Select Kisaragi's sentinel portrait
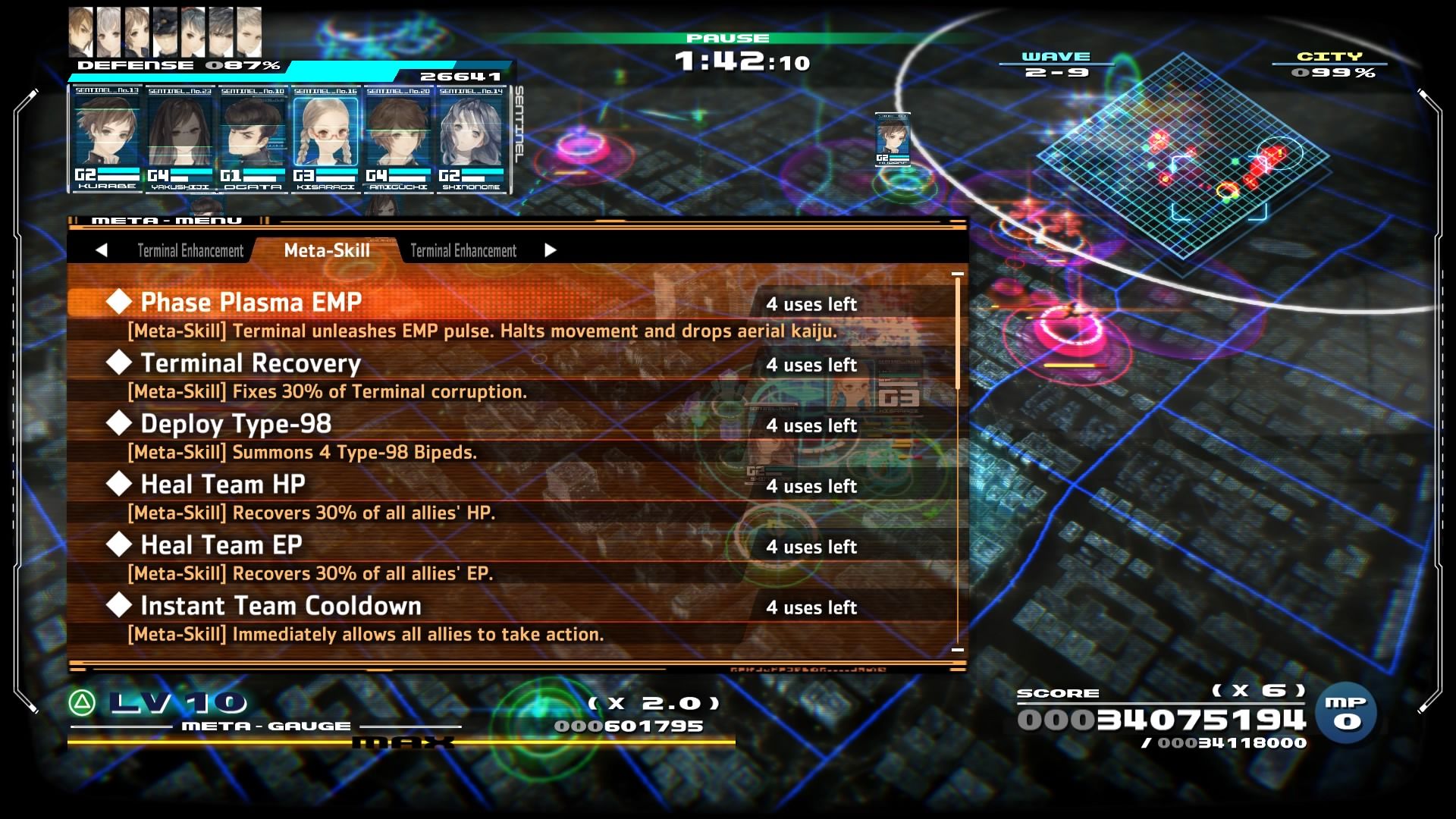 pyautogui.click(x=325, y=136)
